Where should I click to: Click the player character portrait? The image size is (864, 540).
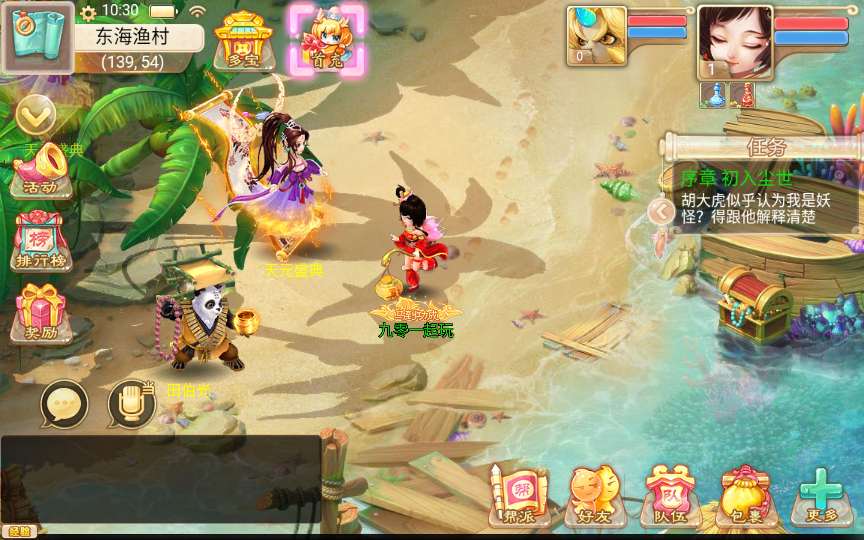tap(735, 42)
